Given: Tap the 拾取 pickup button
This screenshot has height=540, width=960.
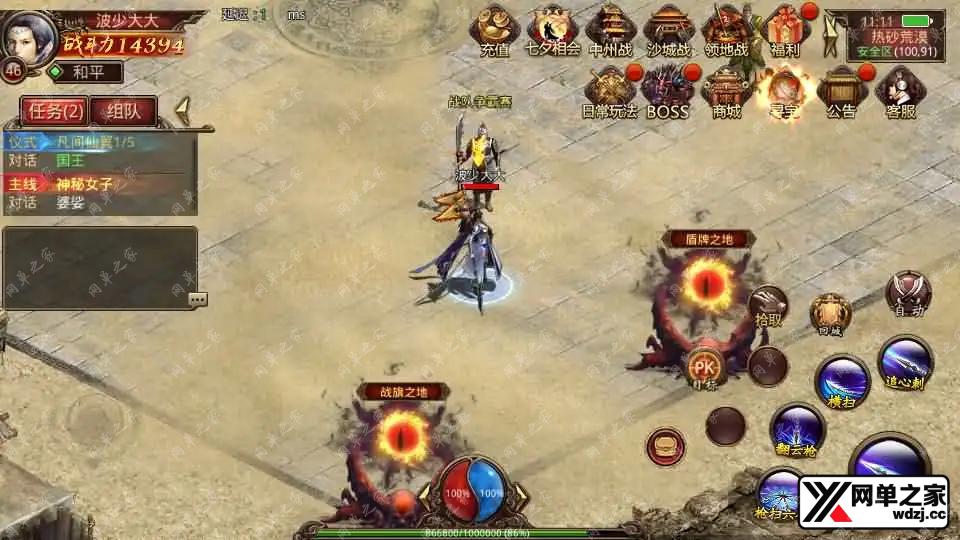Looking at the screenshot, I should click(768, 306).
